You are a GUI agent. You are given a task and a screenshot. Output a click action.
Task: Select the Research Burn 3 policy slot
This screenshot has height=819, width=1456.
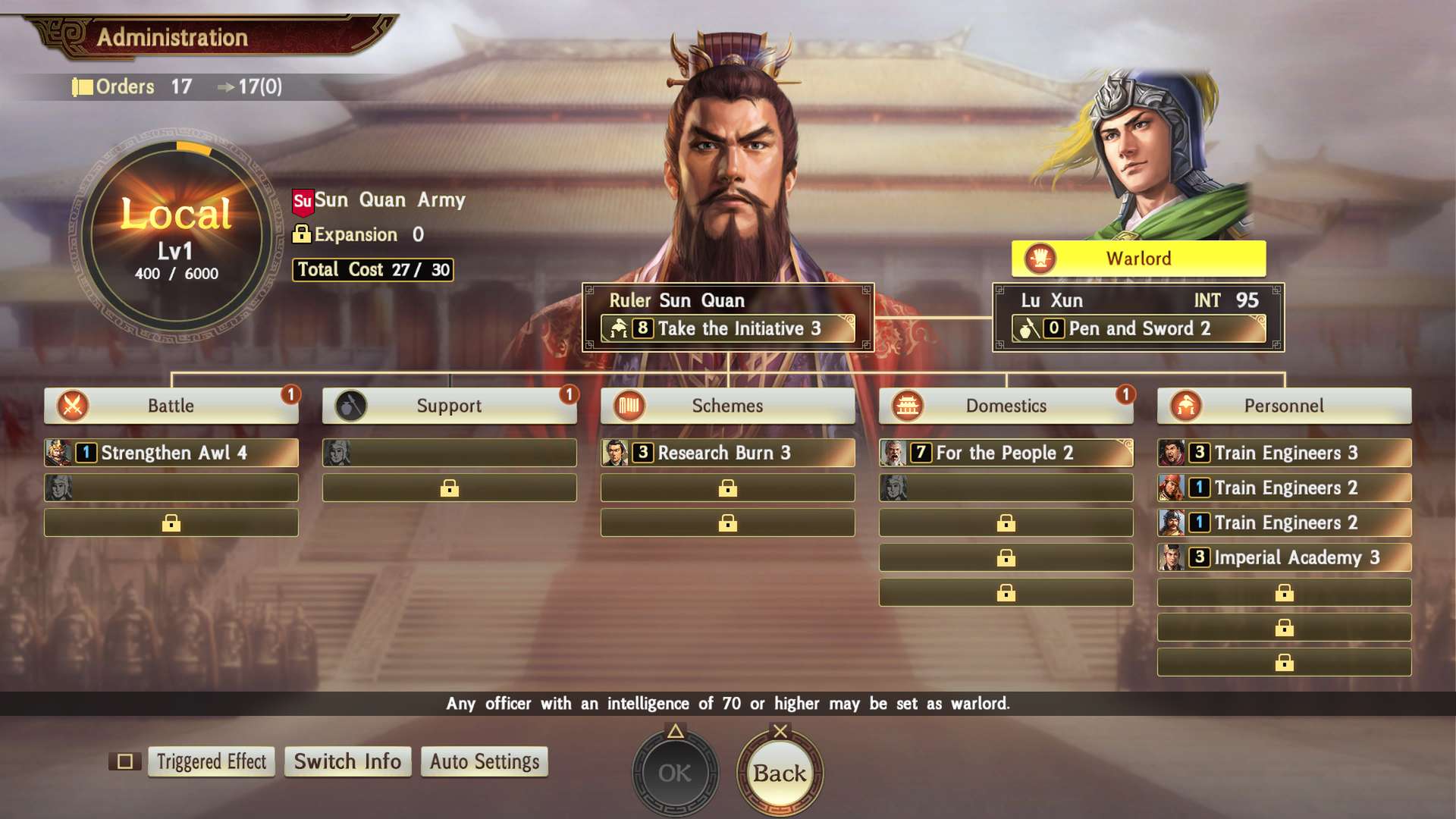pyautogui.click(x=728, y=453)
